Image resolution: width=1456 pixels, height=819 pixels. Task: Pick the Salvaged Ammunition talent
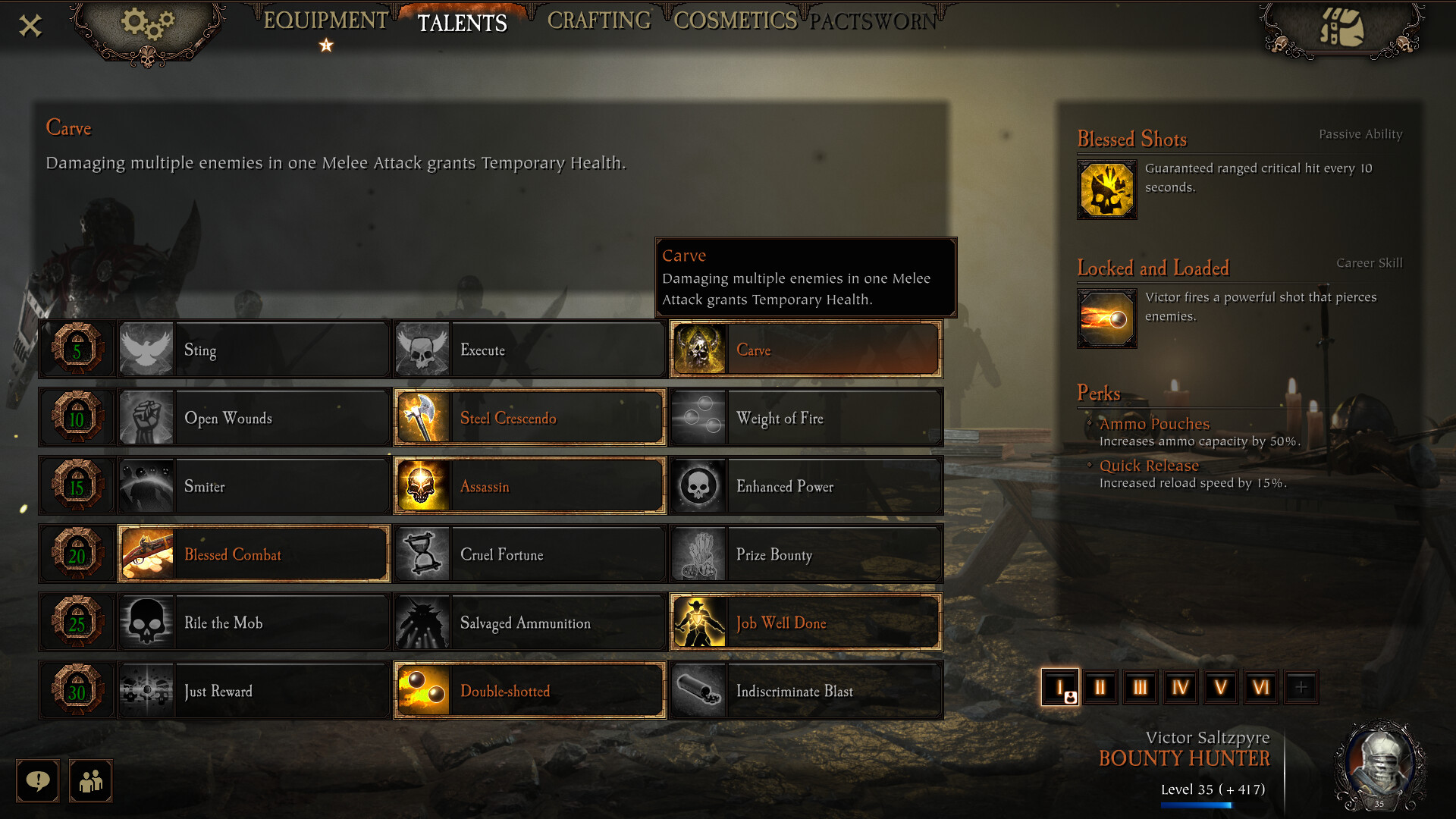point(529,623)
